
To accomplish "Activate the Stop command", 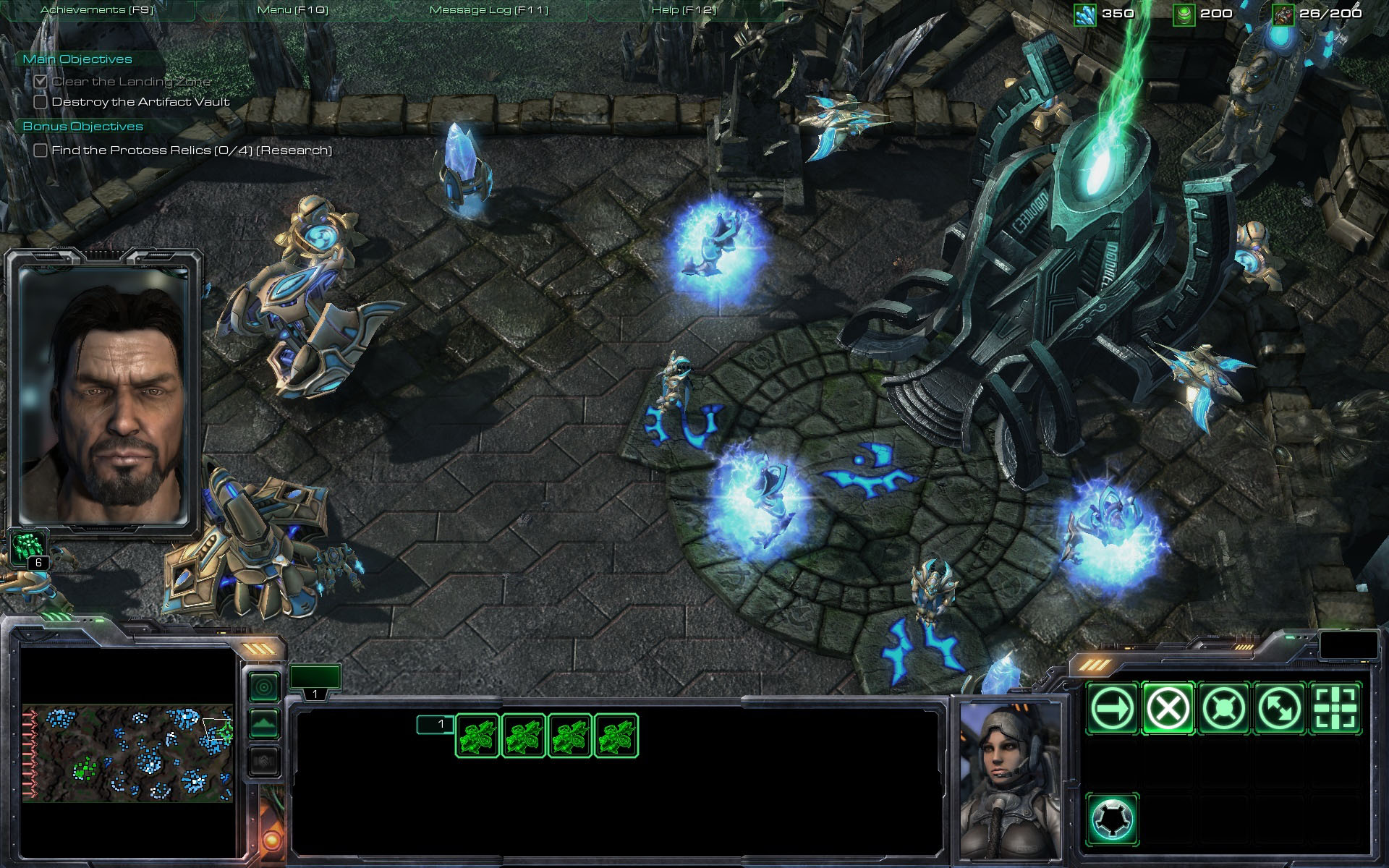I will [x=1168, y=708].
